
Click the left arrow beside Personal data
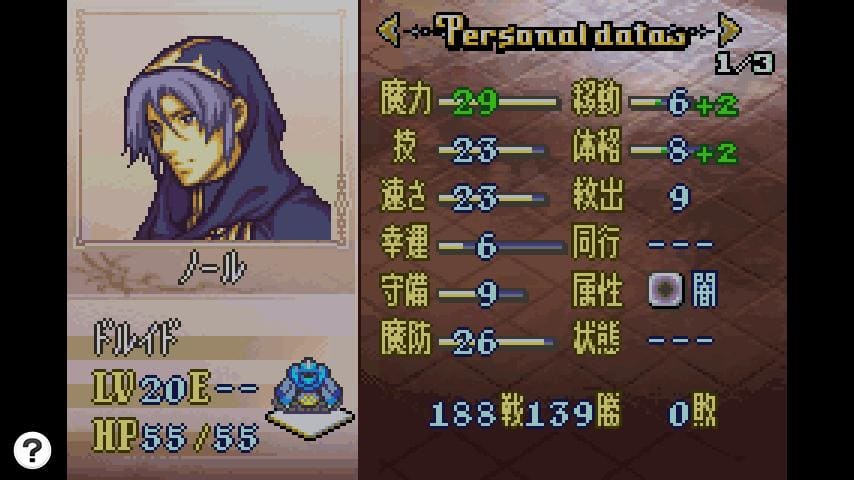point(388,30)
